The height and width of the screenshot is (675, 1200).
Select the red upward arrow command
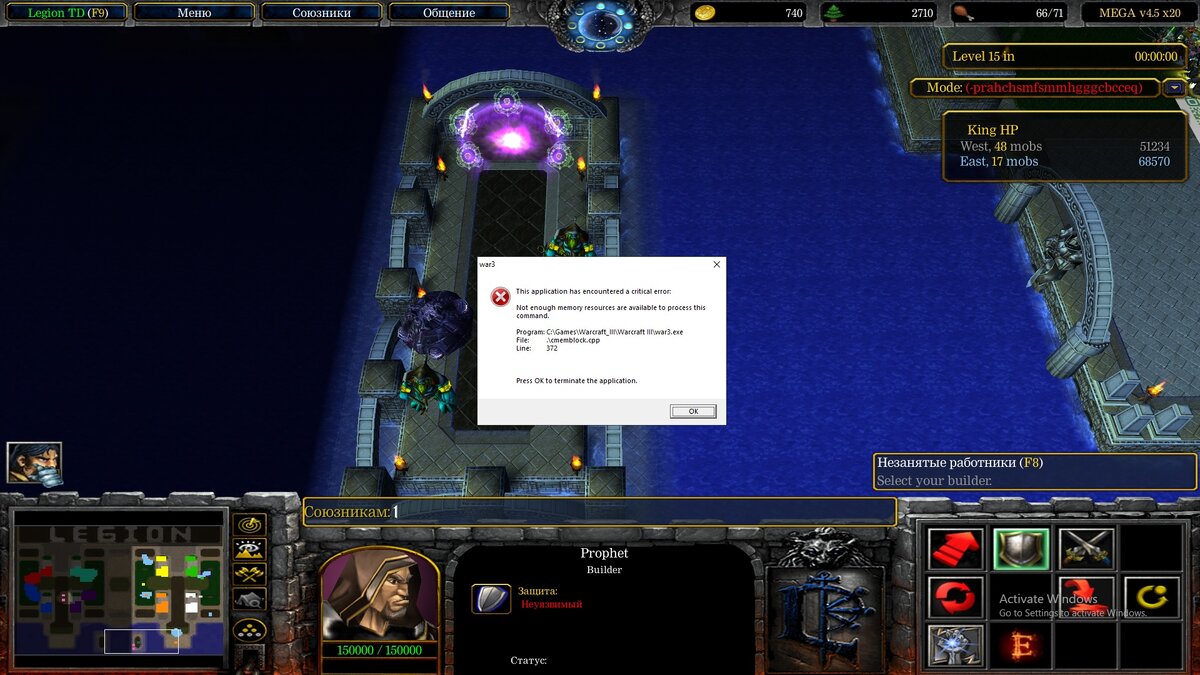click(x=954, y=548)
